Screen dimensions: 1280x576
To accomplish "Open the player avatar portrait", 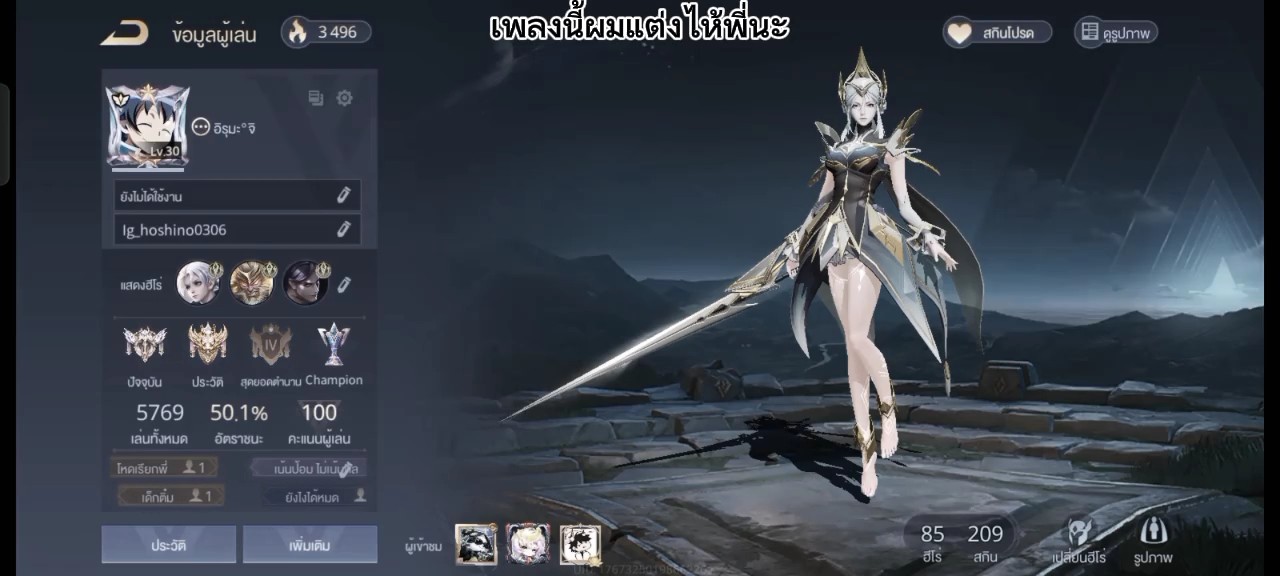I will click(x=147, y=125).
